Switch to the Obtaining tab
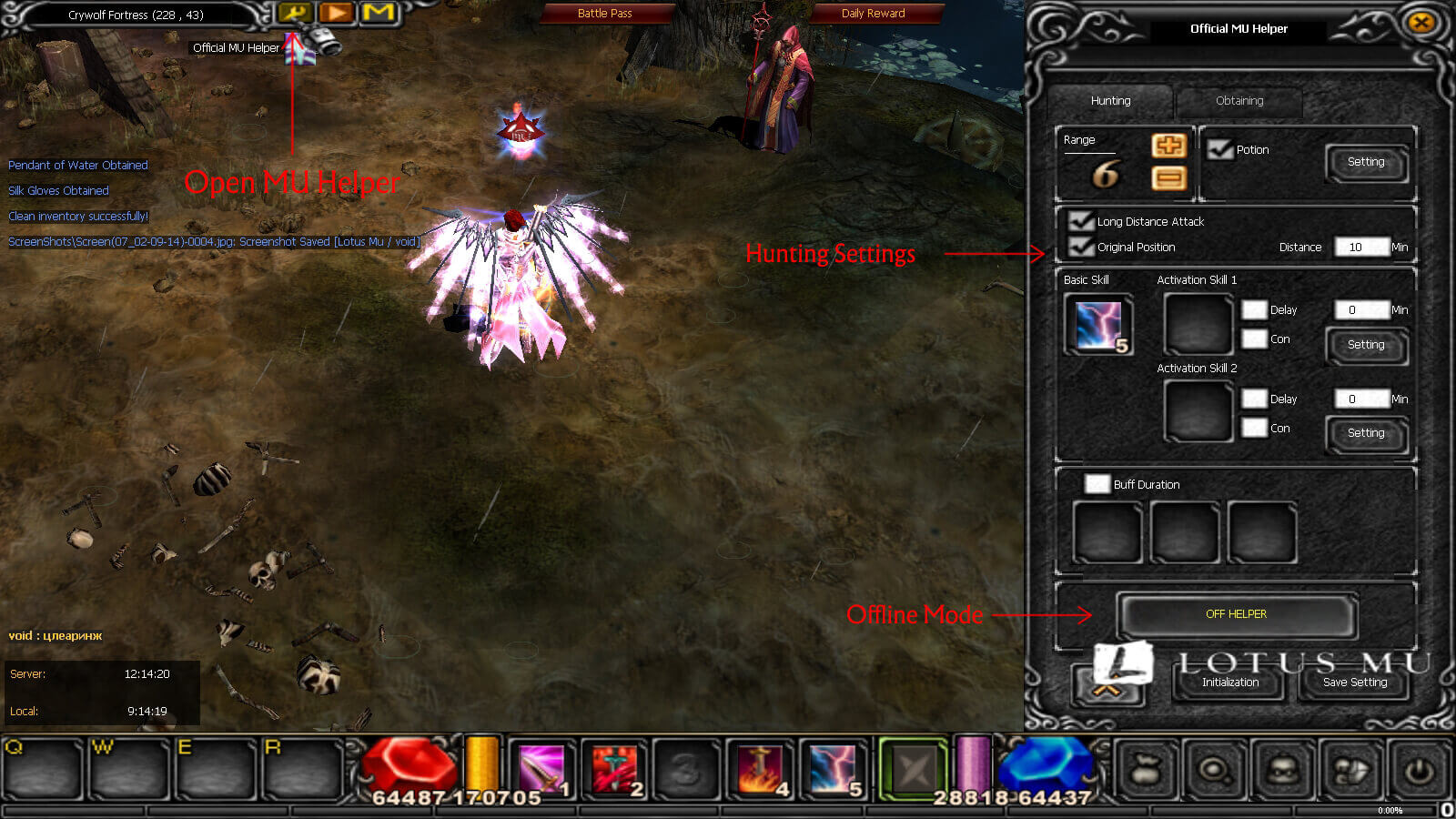 [1239, 101]
